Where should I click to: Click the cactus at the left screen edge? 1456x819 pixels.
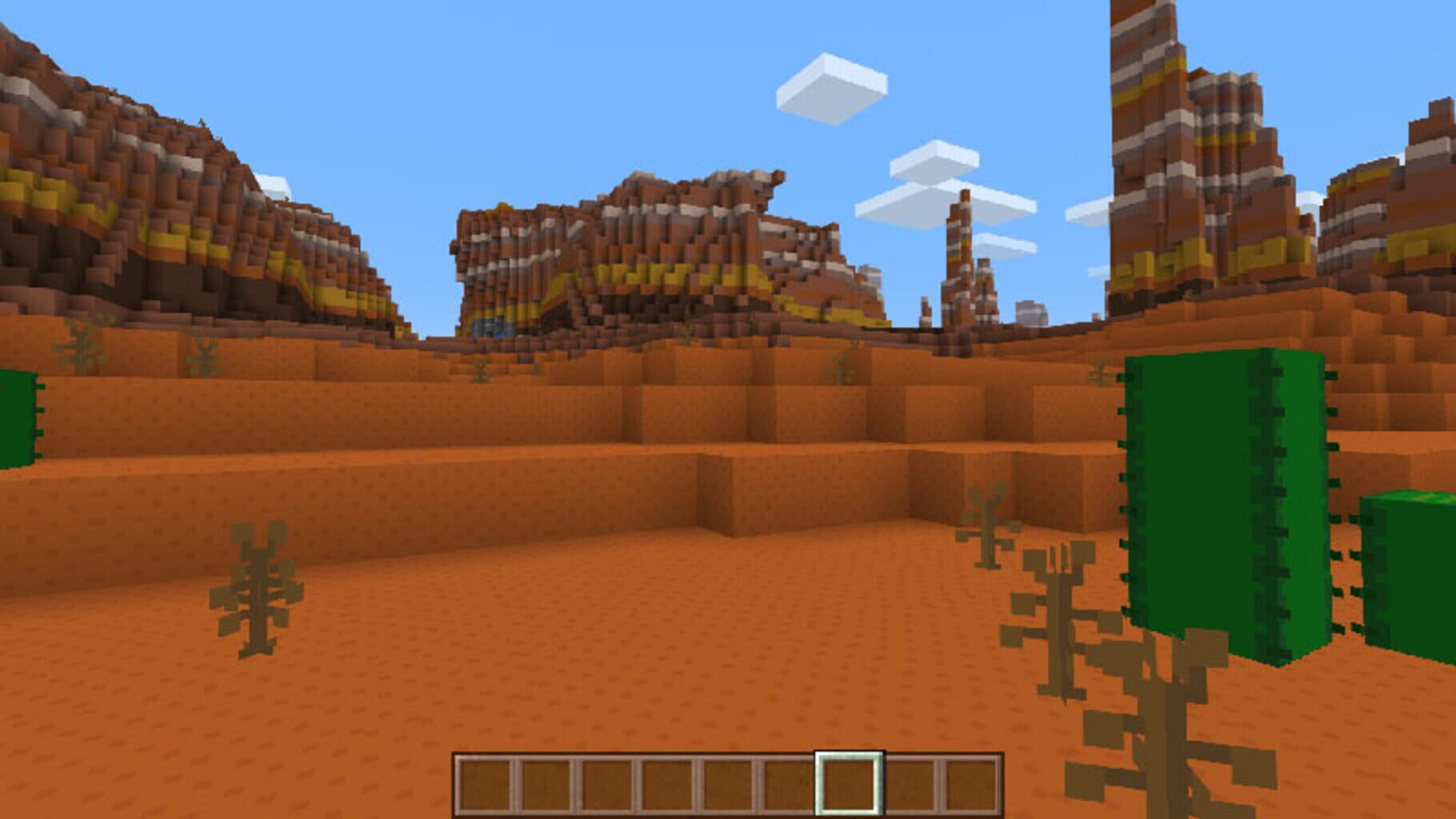click(16, 416)
